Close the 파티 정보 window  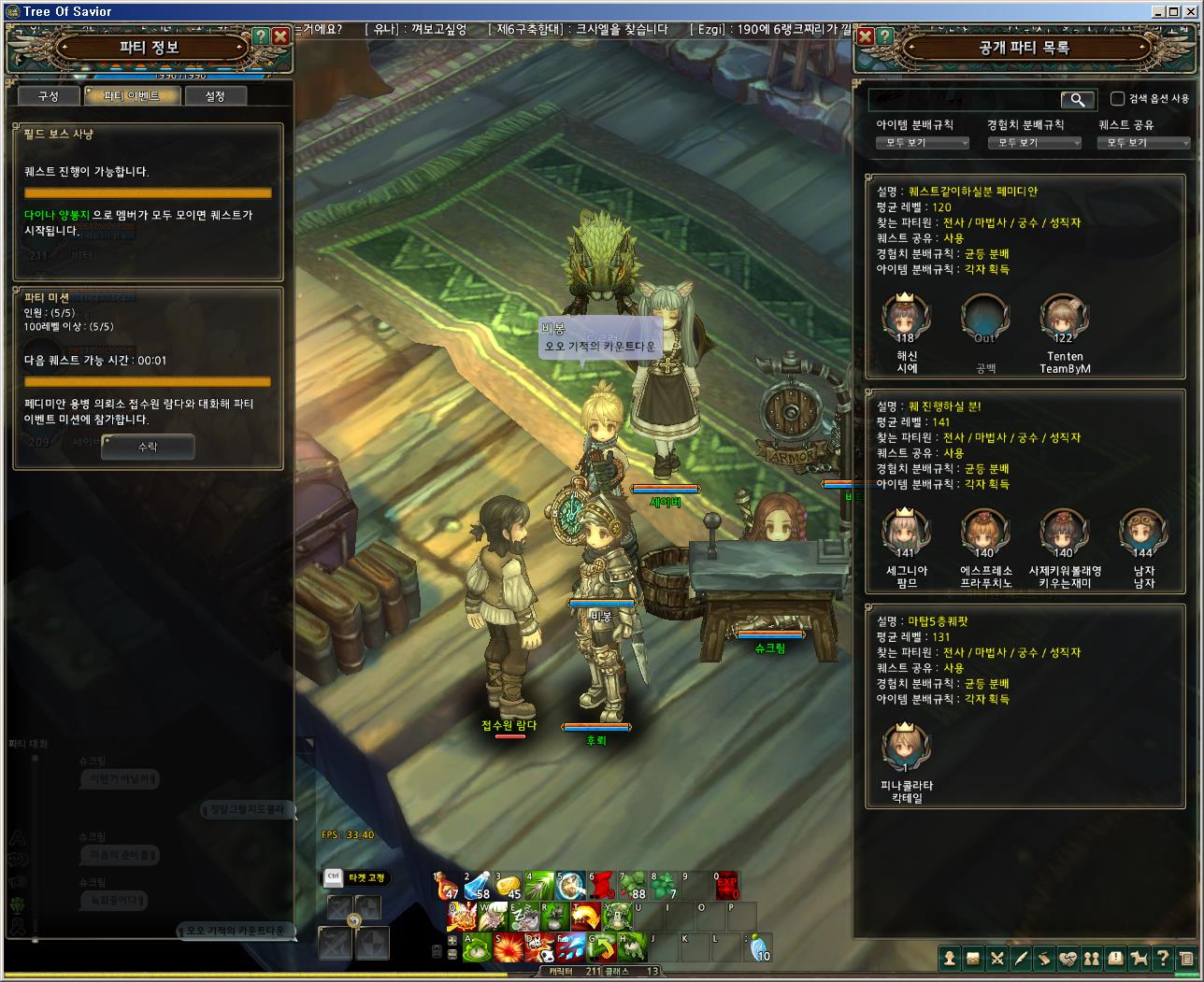tap(280, 37)
